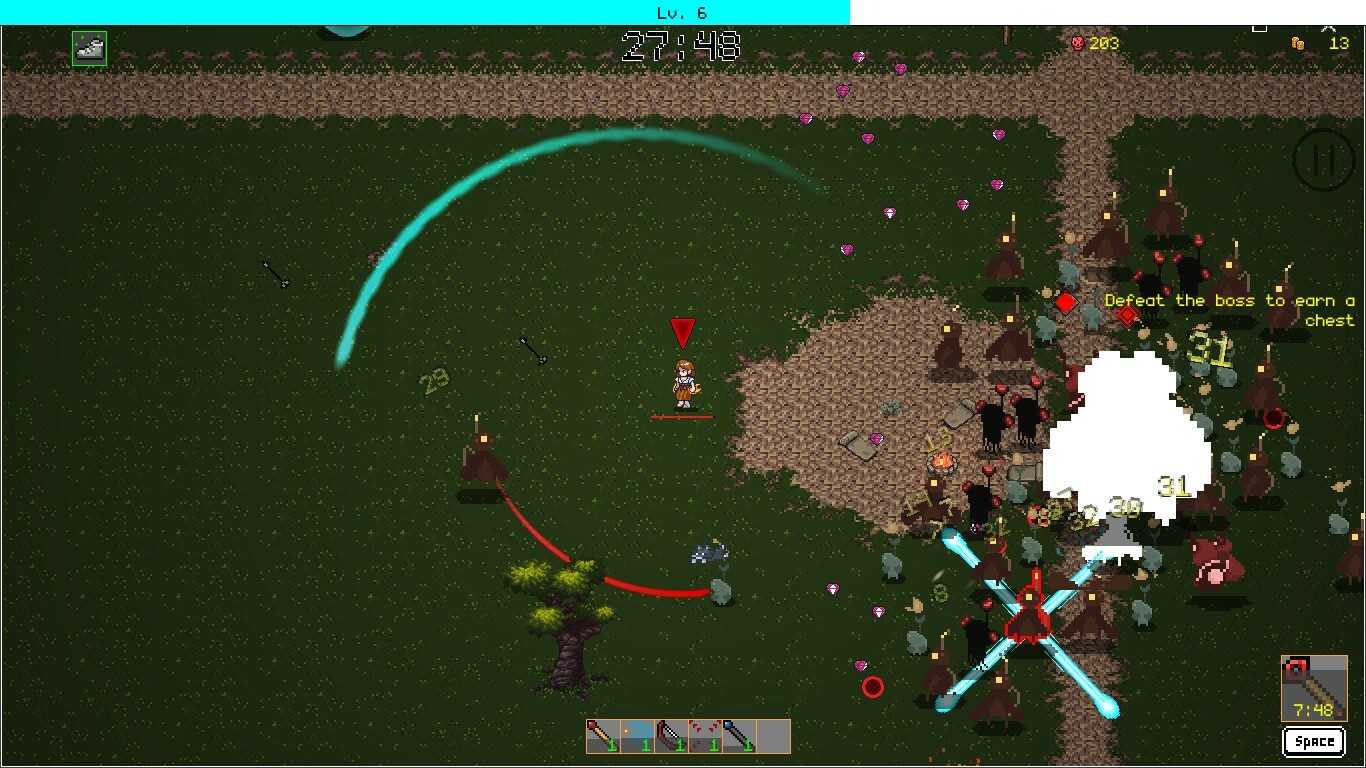
Task: Click the Lv. 6 level indicator
Action: (x=681, y=12)
